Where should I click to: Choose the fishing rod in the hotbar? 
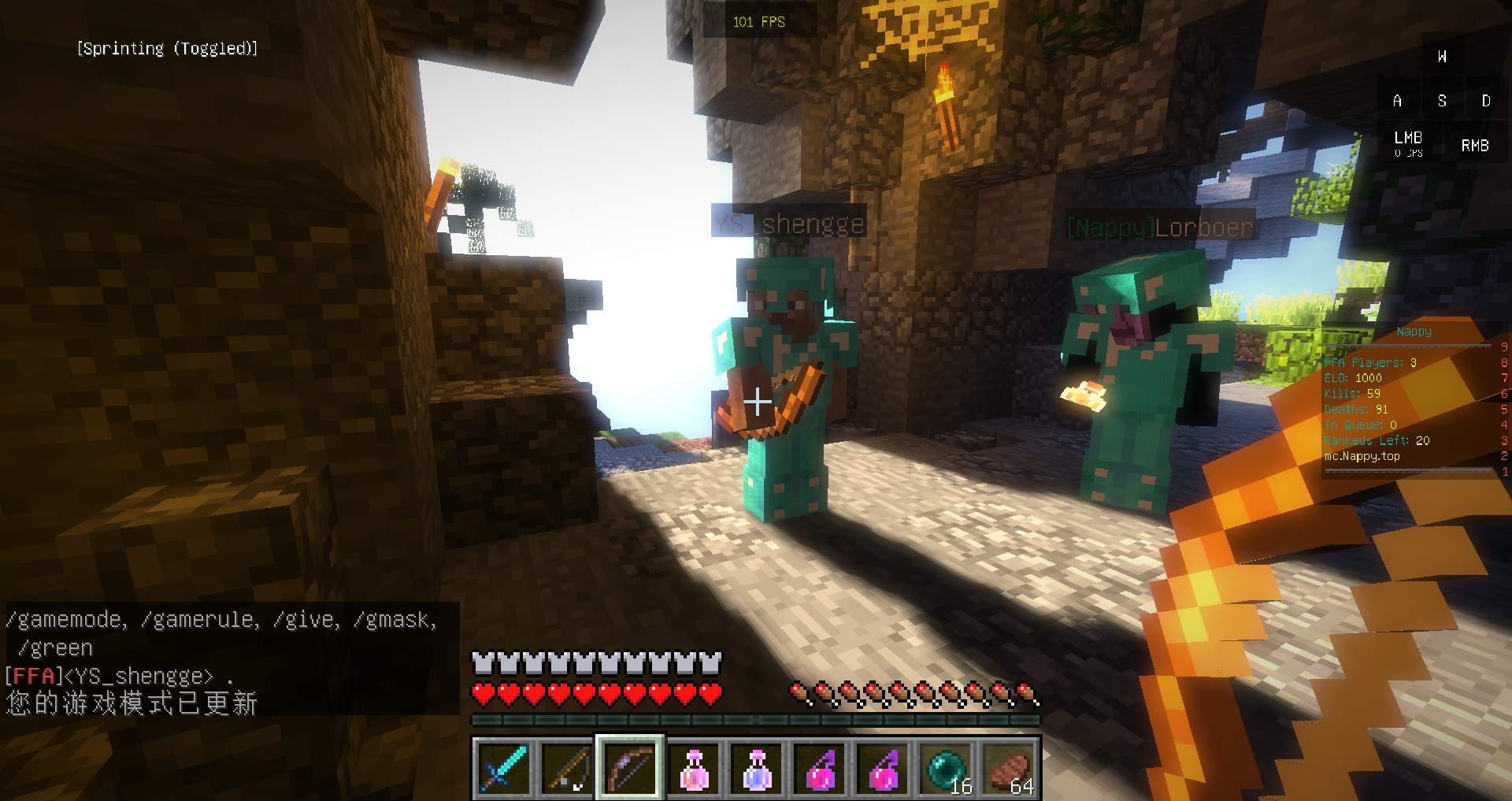(567, 768)
